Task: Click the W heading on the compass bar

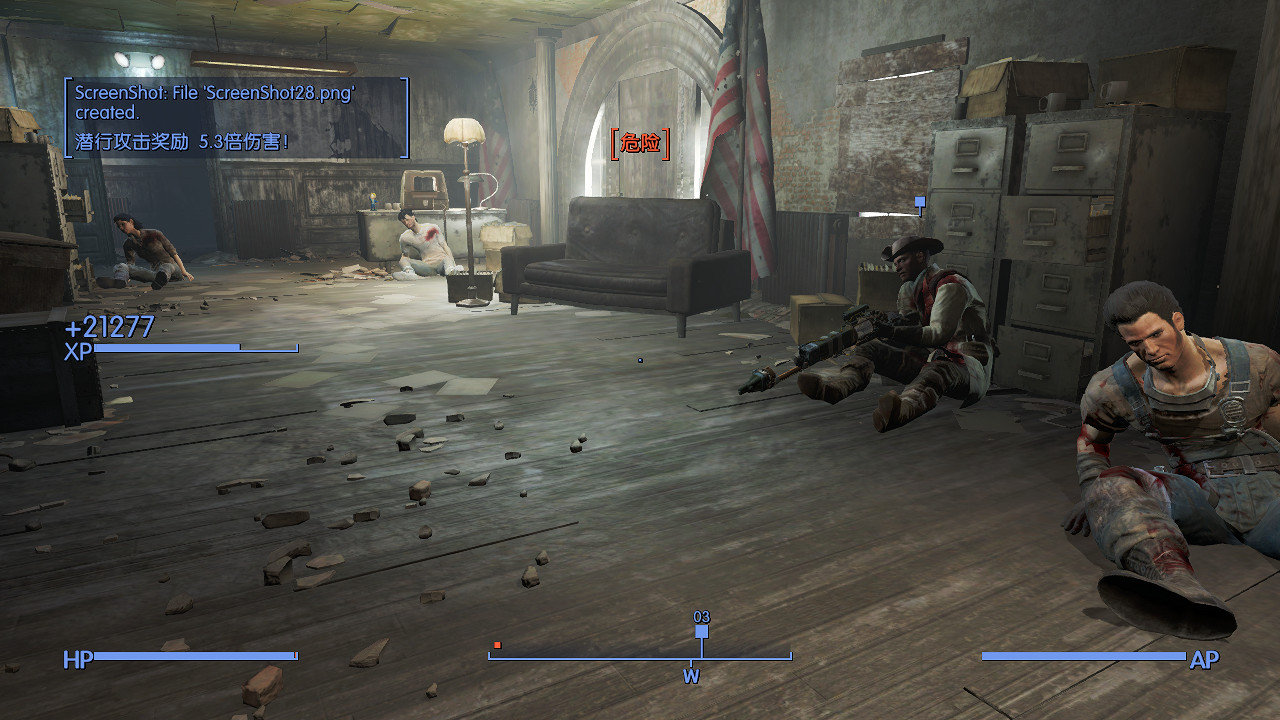Action: (691, 676)
